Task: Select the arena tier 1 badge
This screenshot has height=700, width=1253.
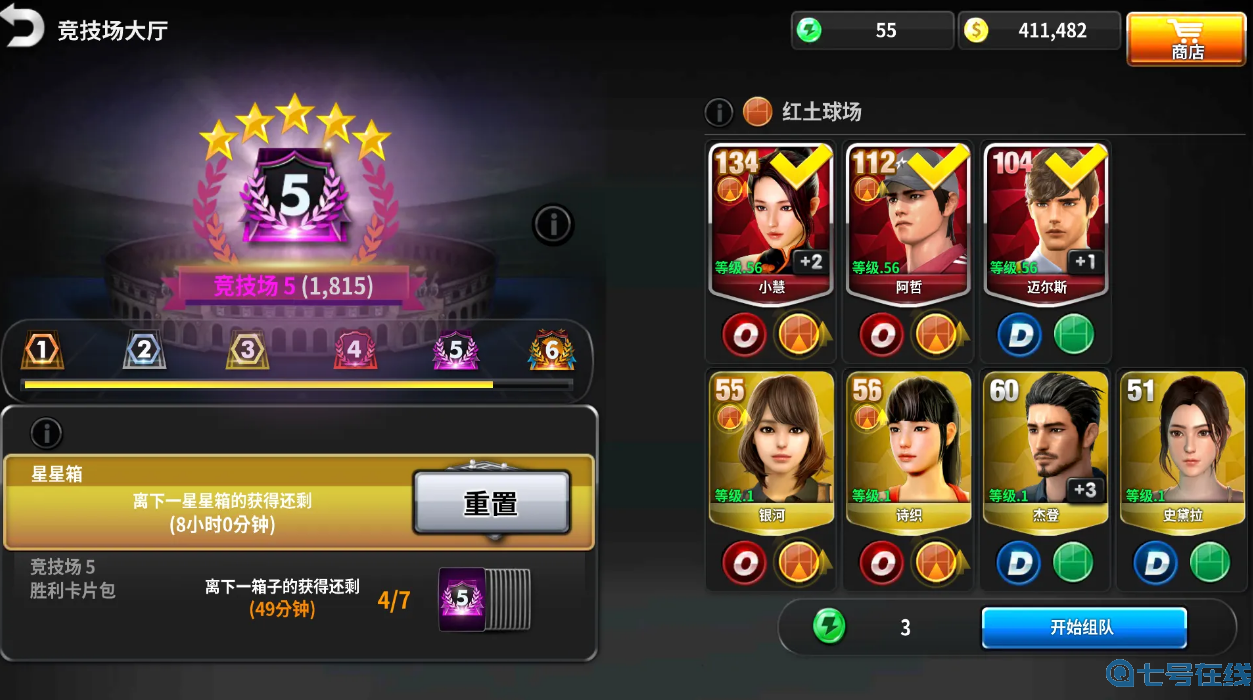Action: (x=41, y=350)
